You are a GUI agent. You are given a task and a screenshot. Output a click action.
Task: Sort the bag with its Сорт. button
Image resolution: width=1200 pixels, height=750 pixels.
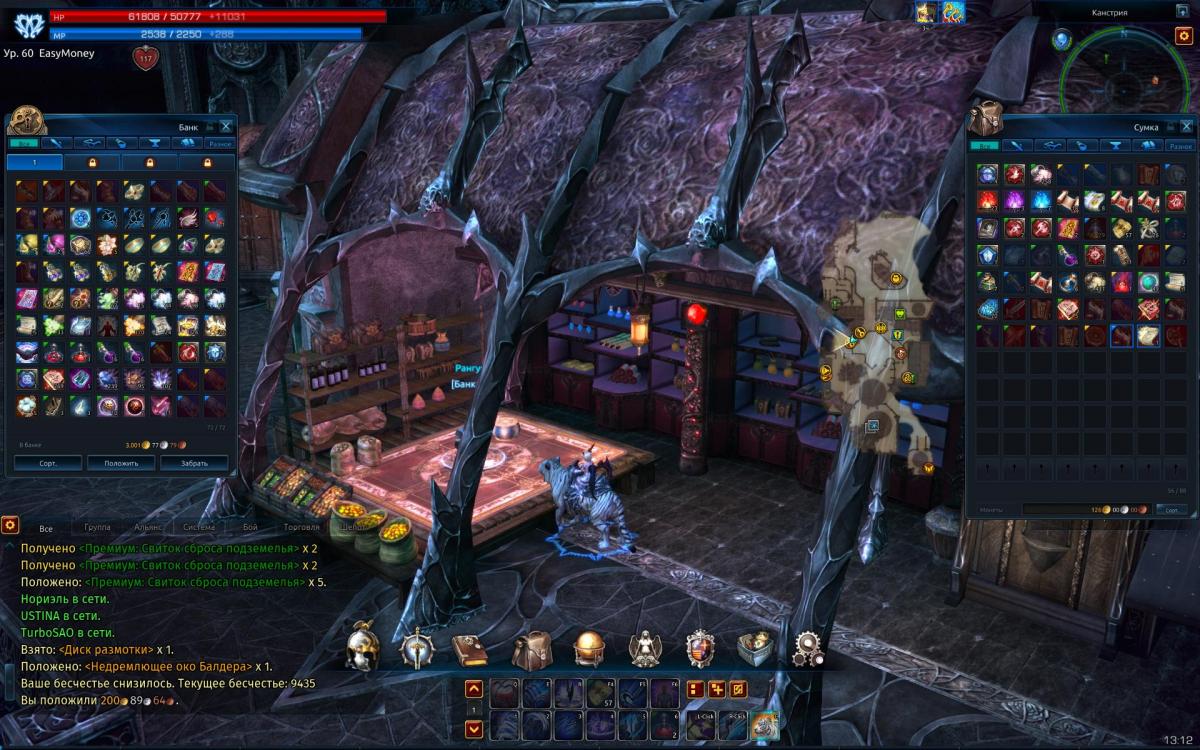pos(1172,509)
